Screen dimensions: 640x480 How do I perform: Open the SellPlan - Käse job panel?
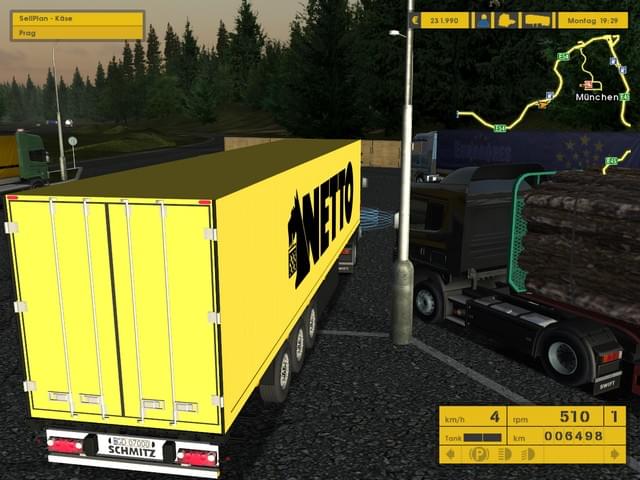pyautogui.click(x=77, y=25)
